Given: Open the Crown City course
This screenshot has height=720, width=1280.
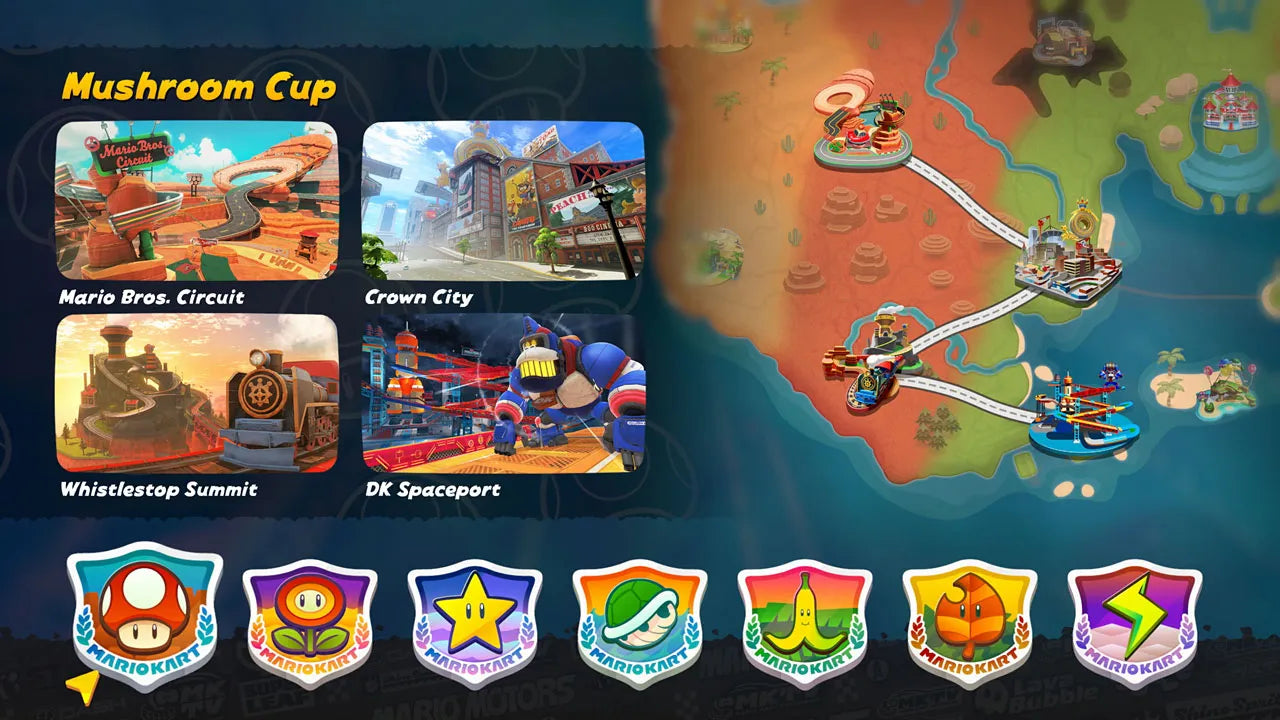Looking at the screenshot, I should coord(502,201).
